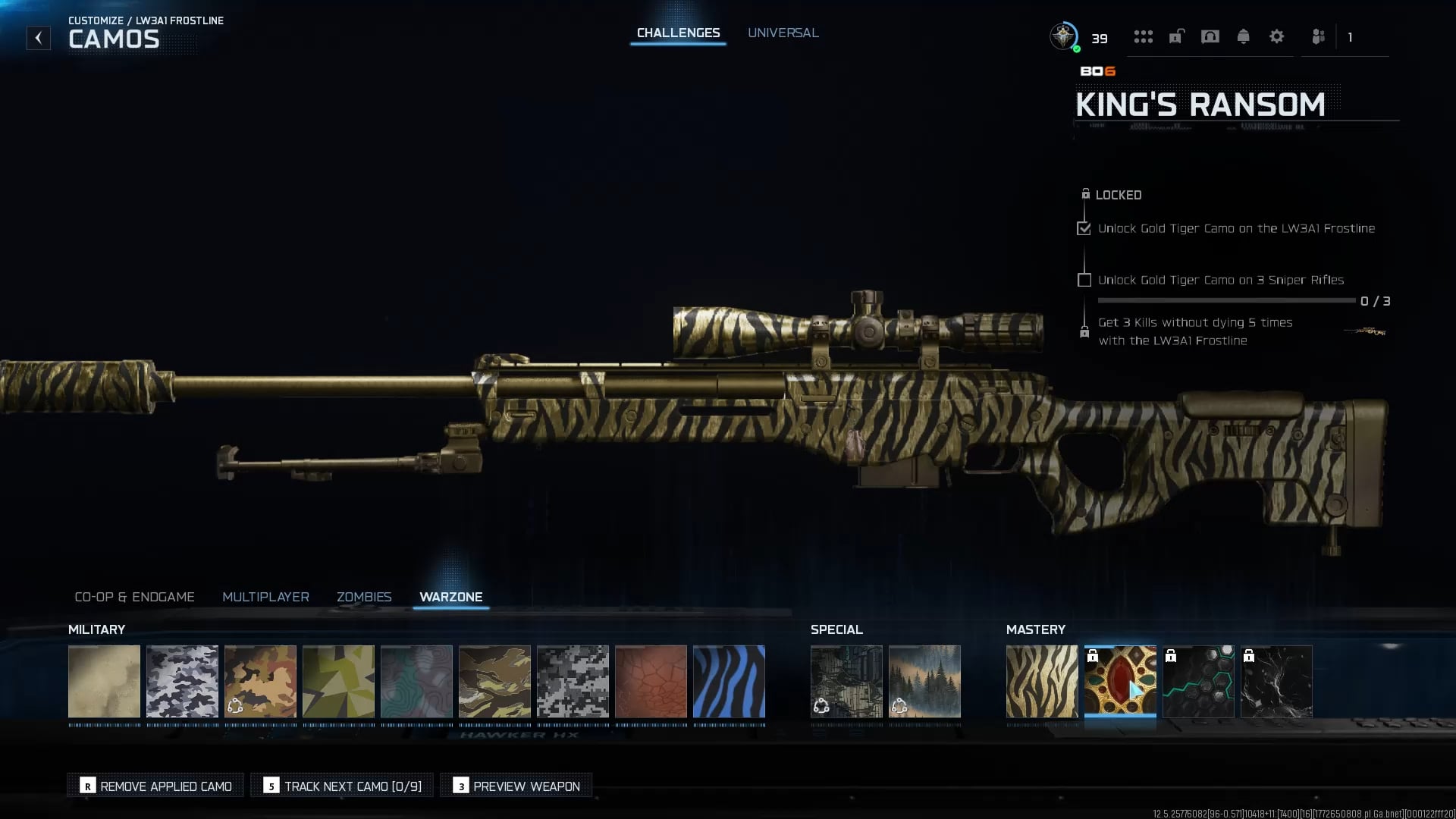1456x819 pixels.
Task: Open the Co-op & Endgame category
Action: point(134,597)
